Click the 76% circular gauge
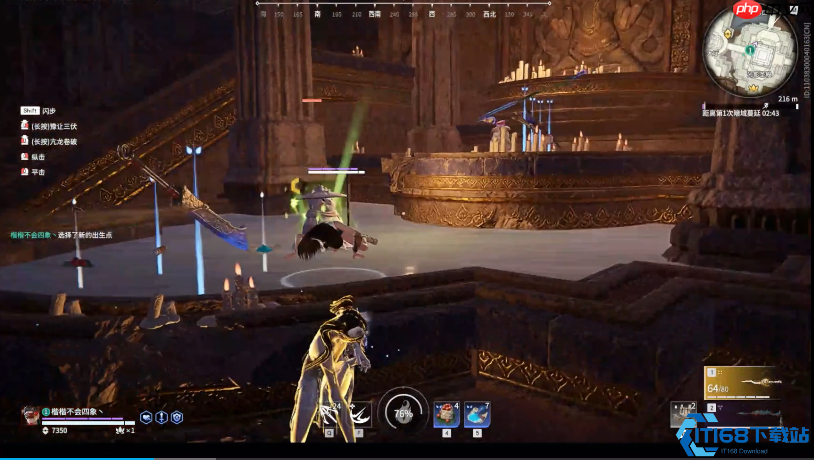This screenshot has width=814, height=460. click(x=403, y=411)
